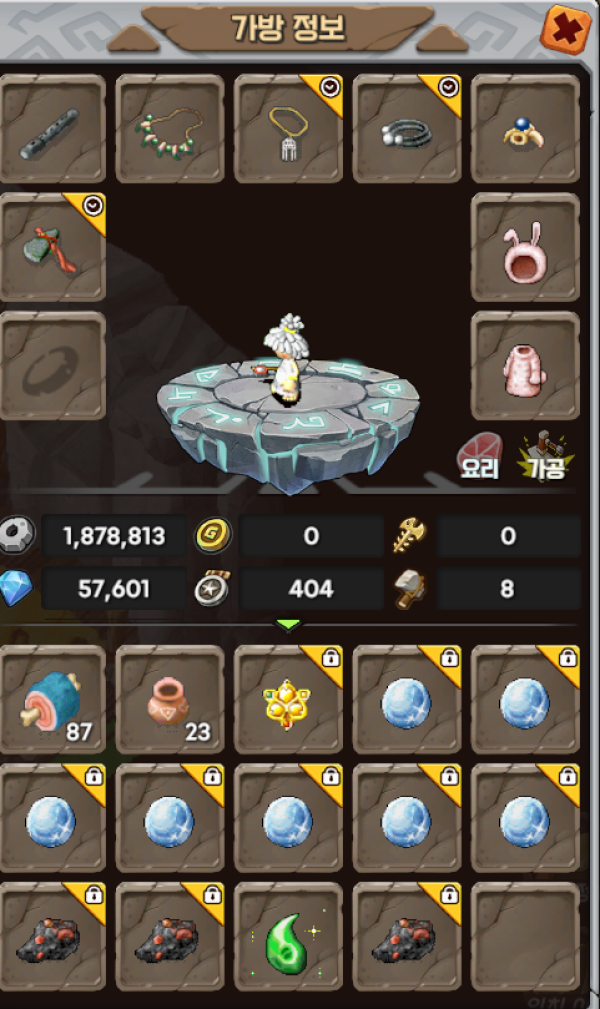Select the black pearl bracelet slot

pyautogui.click(x=407, y=128)
